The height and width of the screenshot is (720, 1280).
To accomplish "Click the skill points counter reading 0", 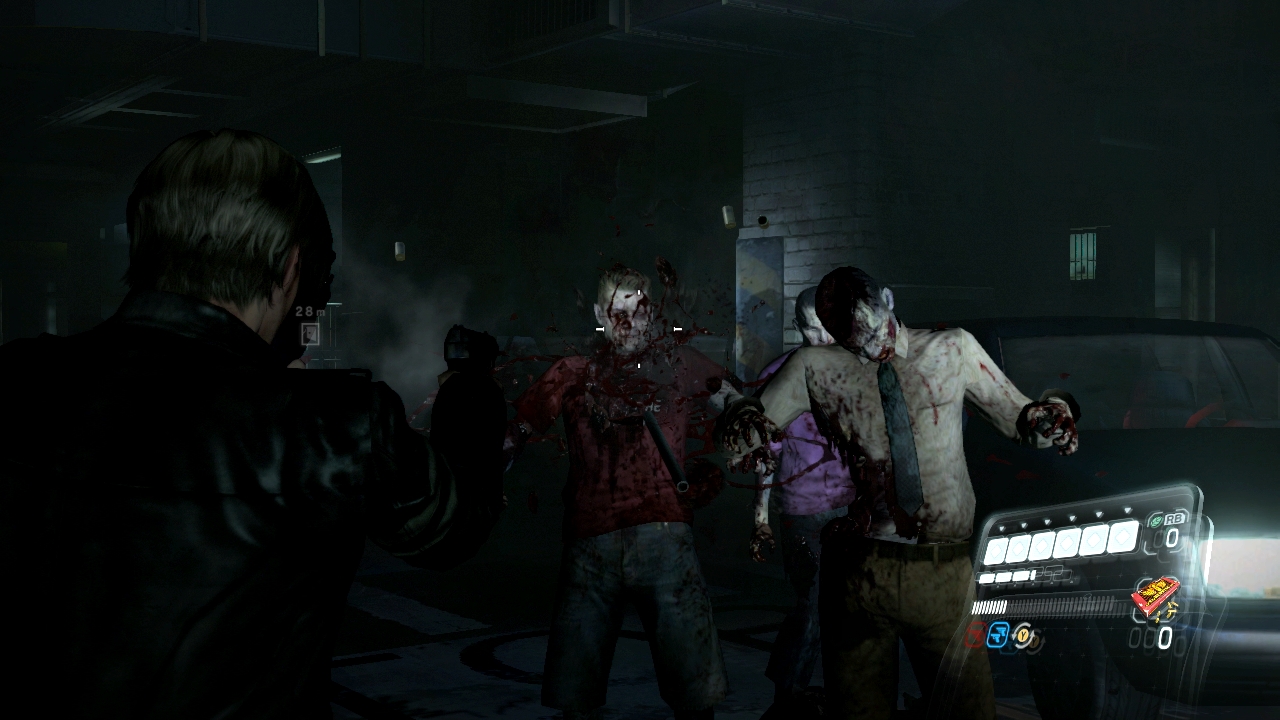I will [1171, 536].
